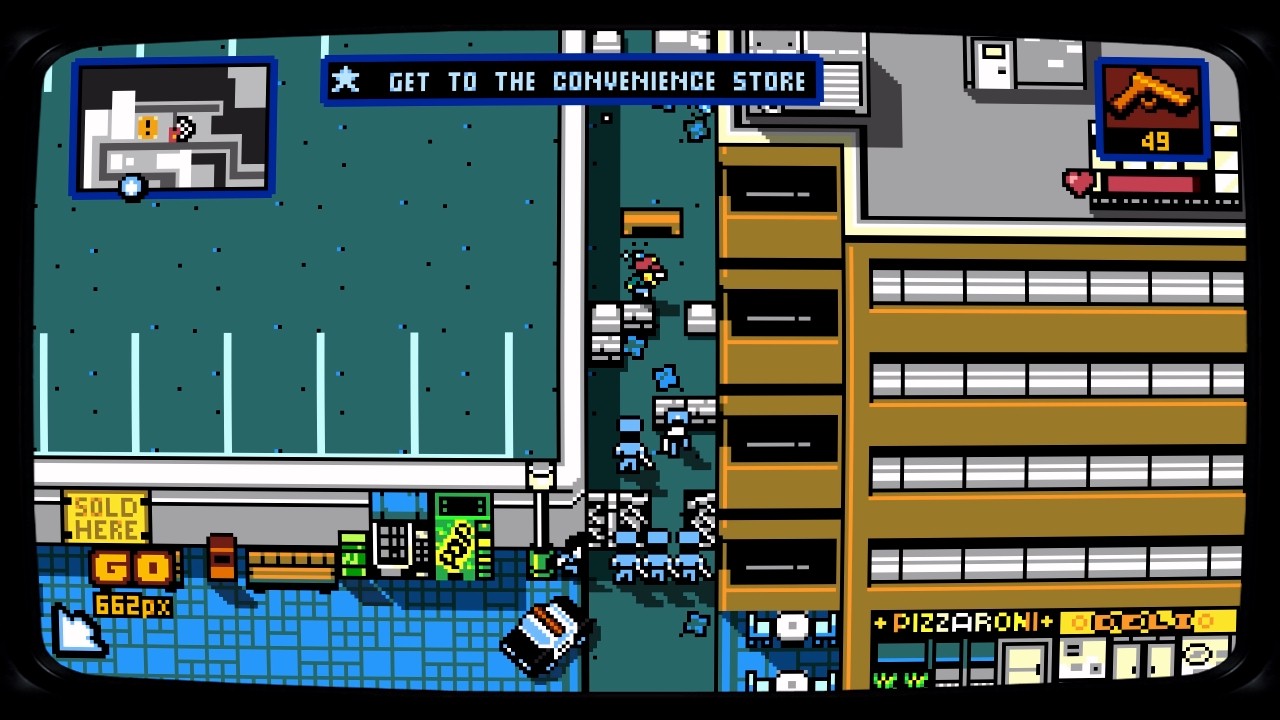The height and width of the screenshot is (720, 1280).
Task: Click the checkered flag marker on the minimap
Action: [186, 127]
